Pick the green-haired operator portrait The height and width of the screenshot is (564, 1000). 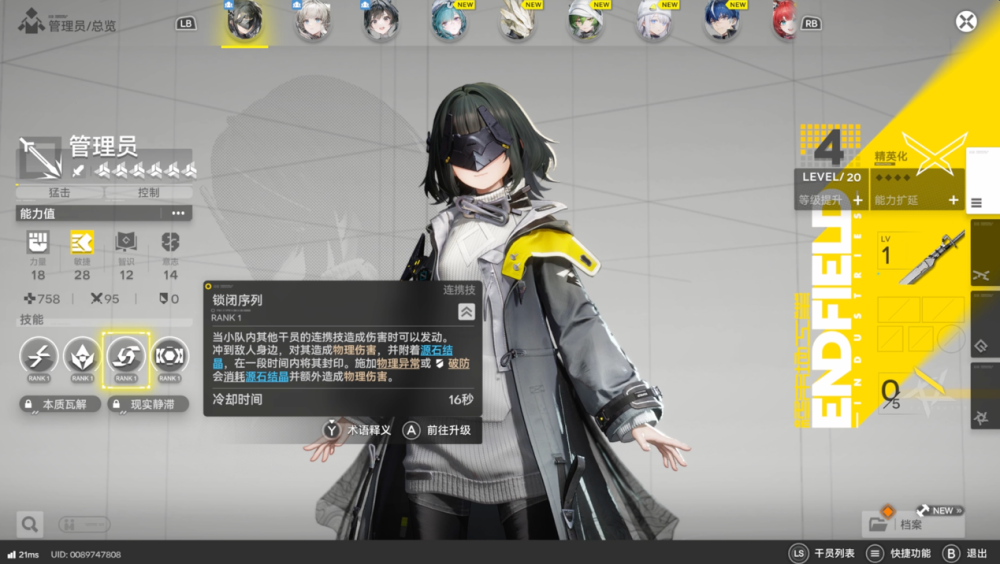pos(585,21)
